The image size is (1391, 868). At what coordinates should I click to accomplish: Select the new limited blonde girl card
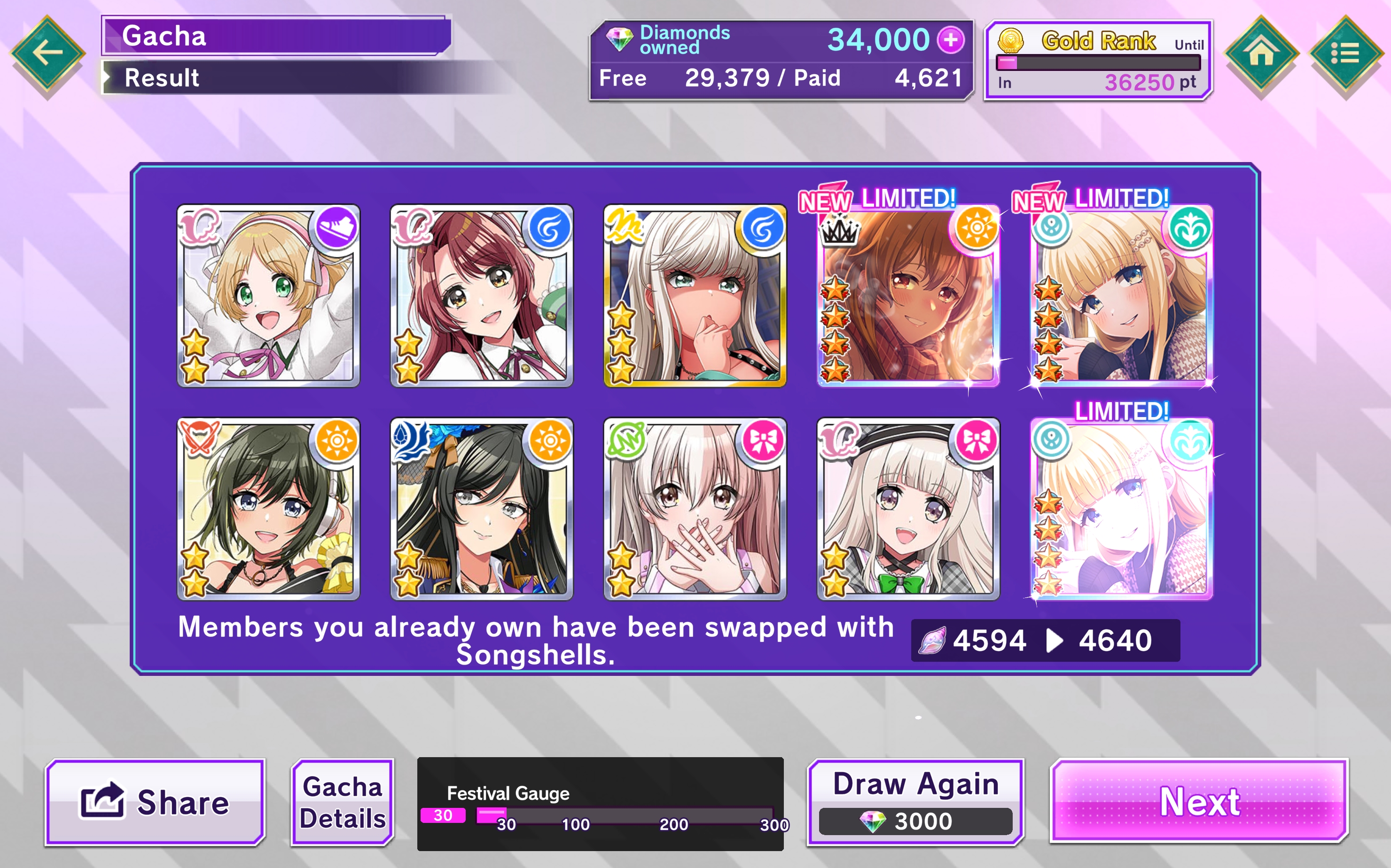(1121, 295)
